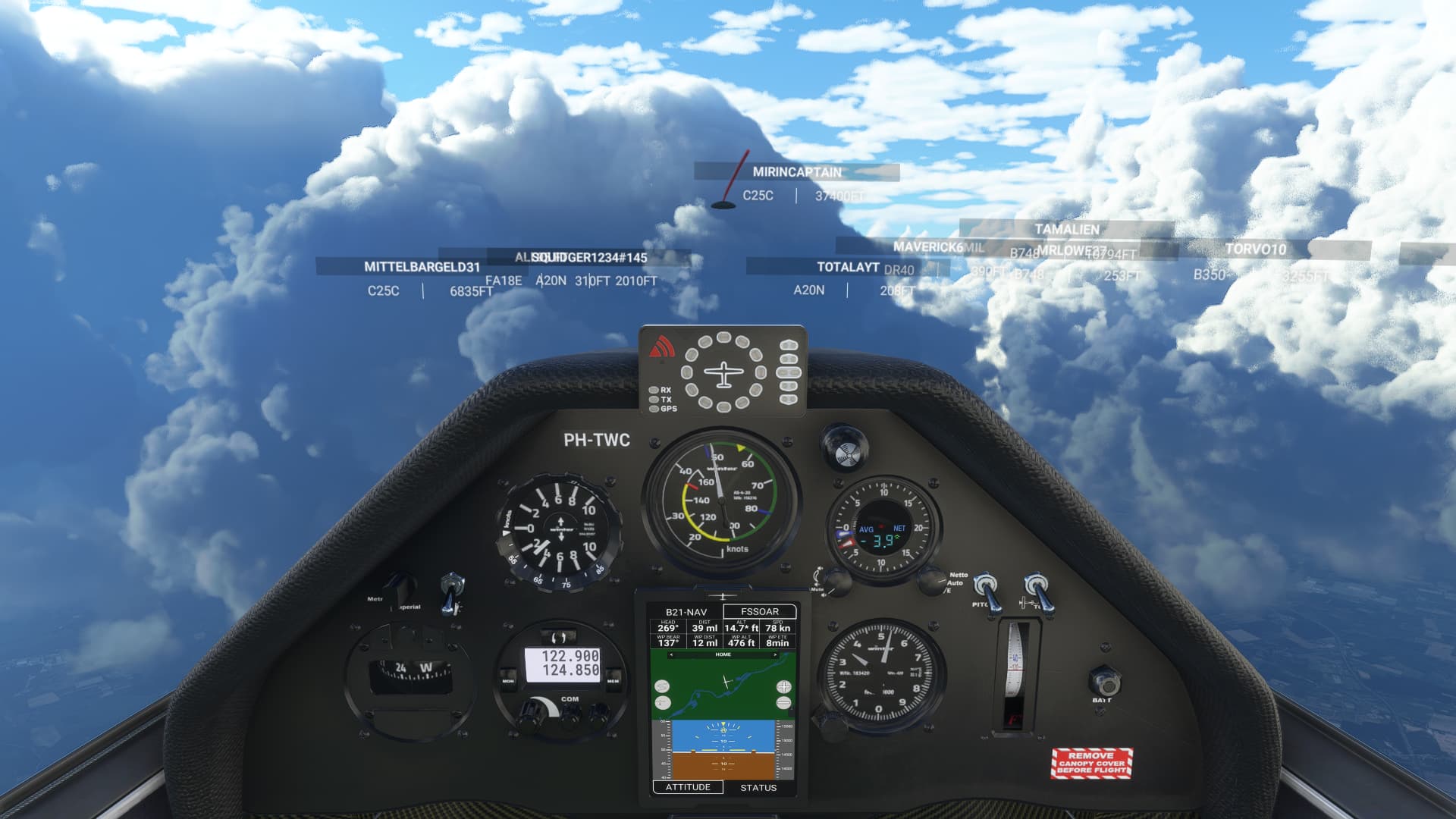Flip the TE probe toggle switch
This screenshot has width=1456, height=819.
(x=1036, y=587)
